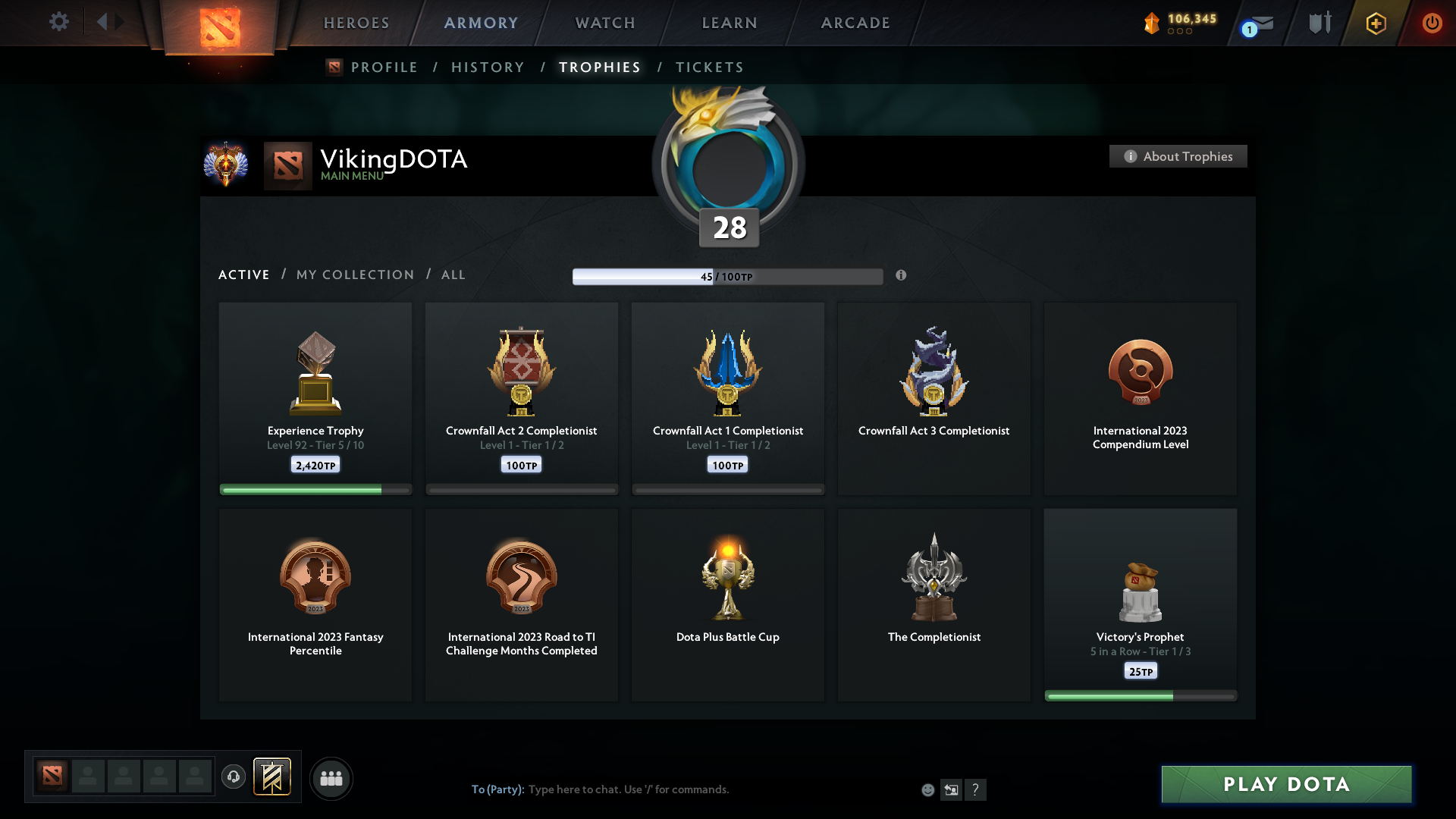The image size is (1456, 819).
Task: Select the armory shield and sword icon
Action: [1318, 23]
